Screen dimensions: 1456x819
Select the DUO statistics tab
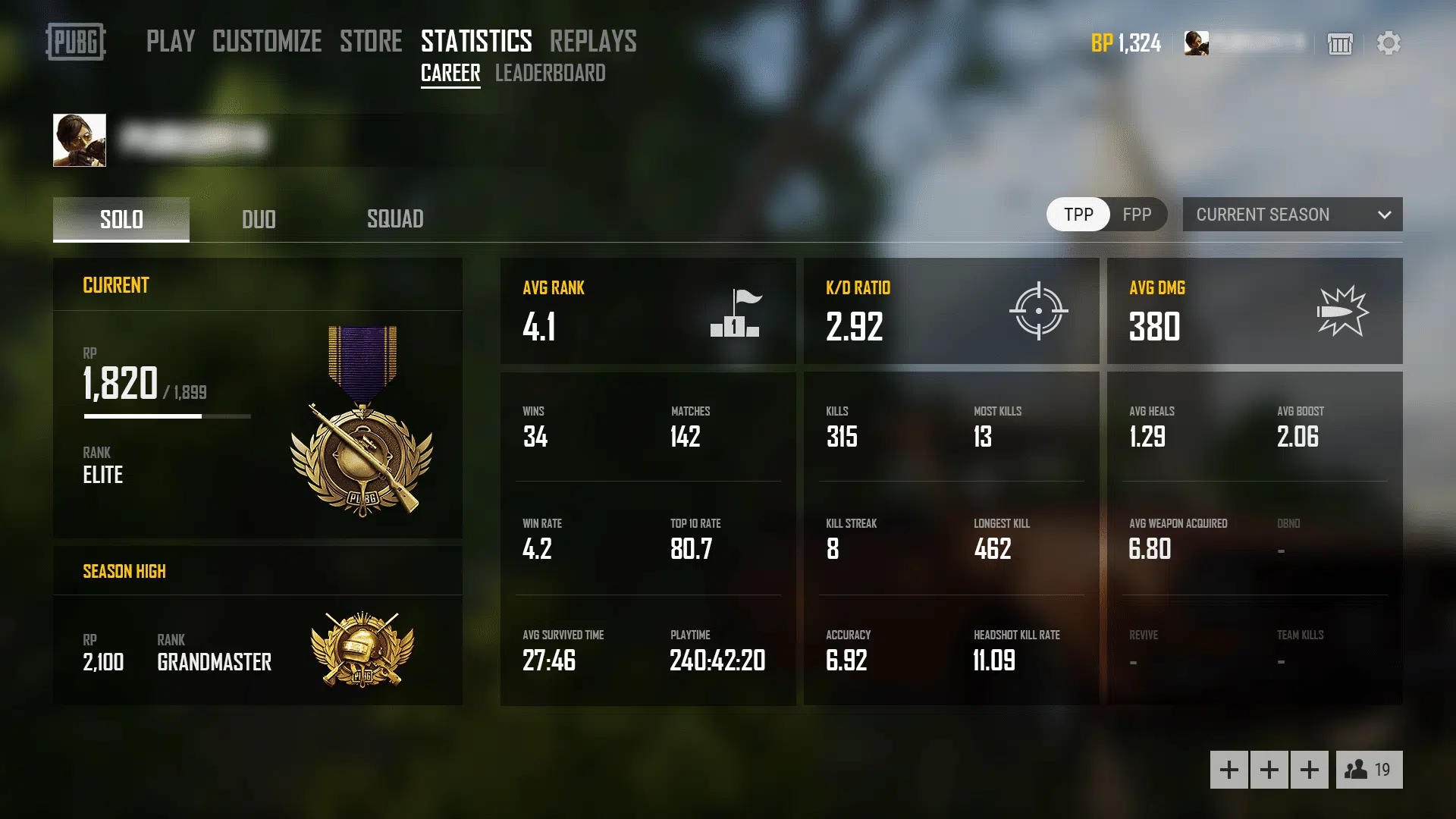(258, 219)
